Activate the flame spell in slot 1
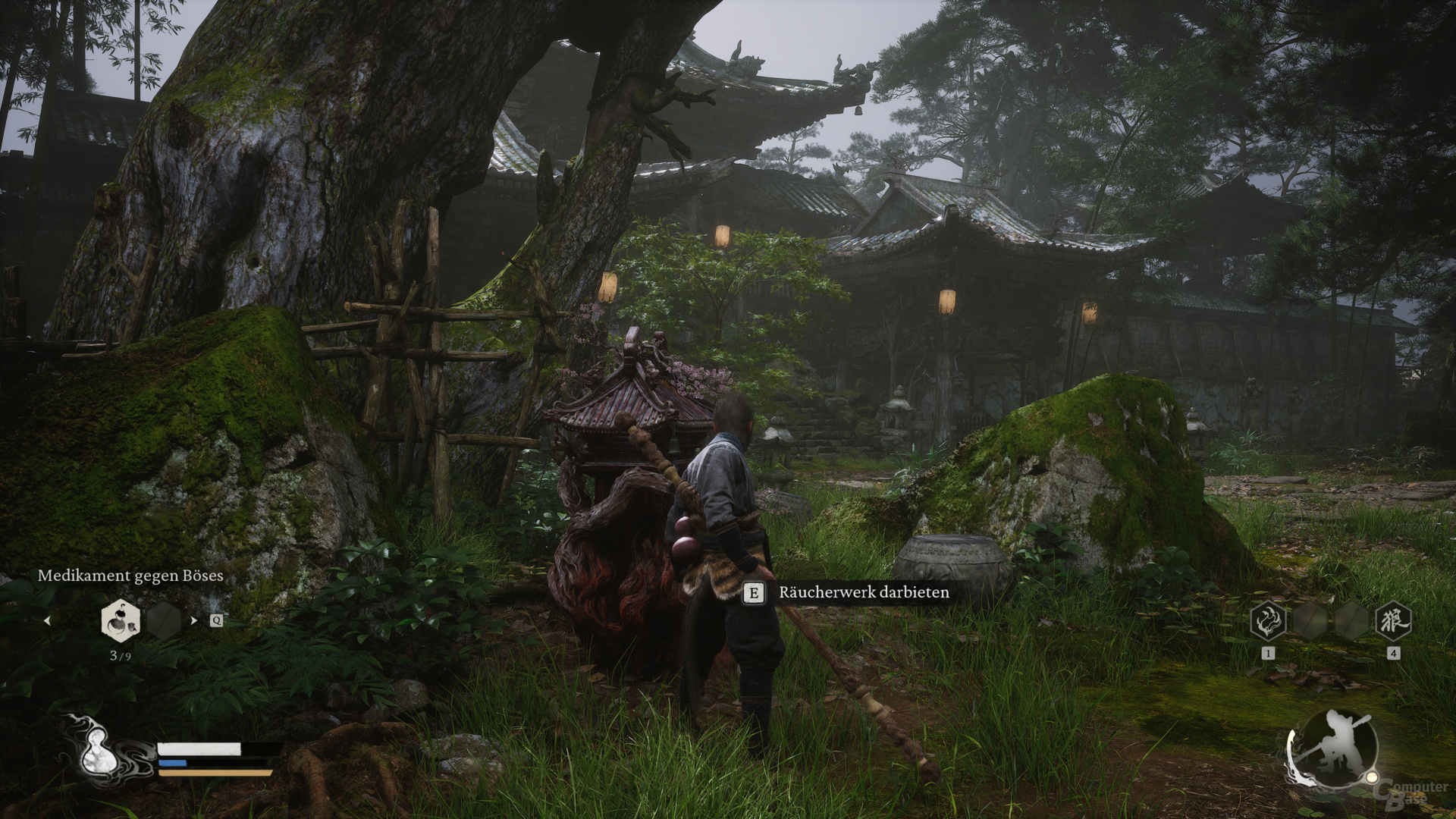This screenshot has width=1456, height=819. [x=1267, y=621]
